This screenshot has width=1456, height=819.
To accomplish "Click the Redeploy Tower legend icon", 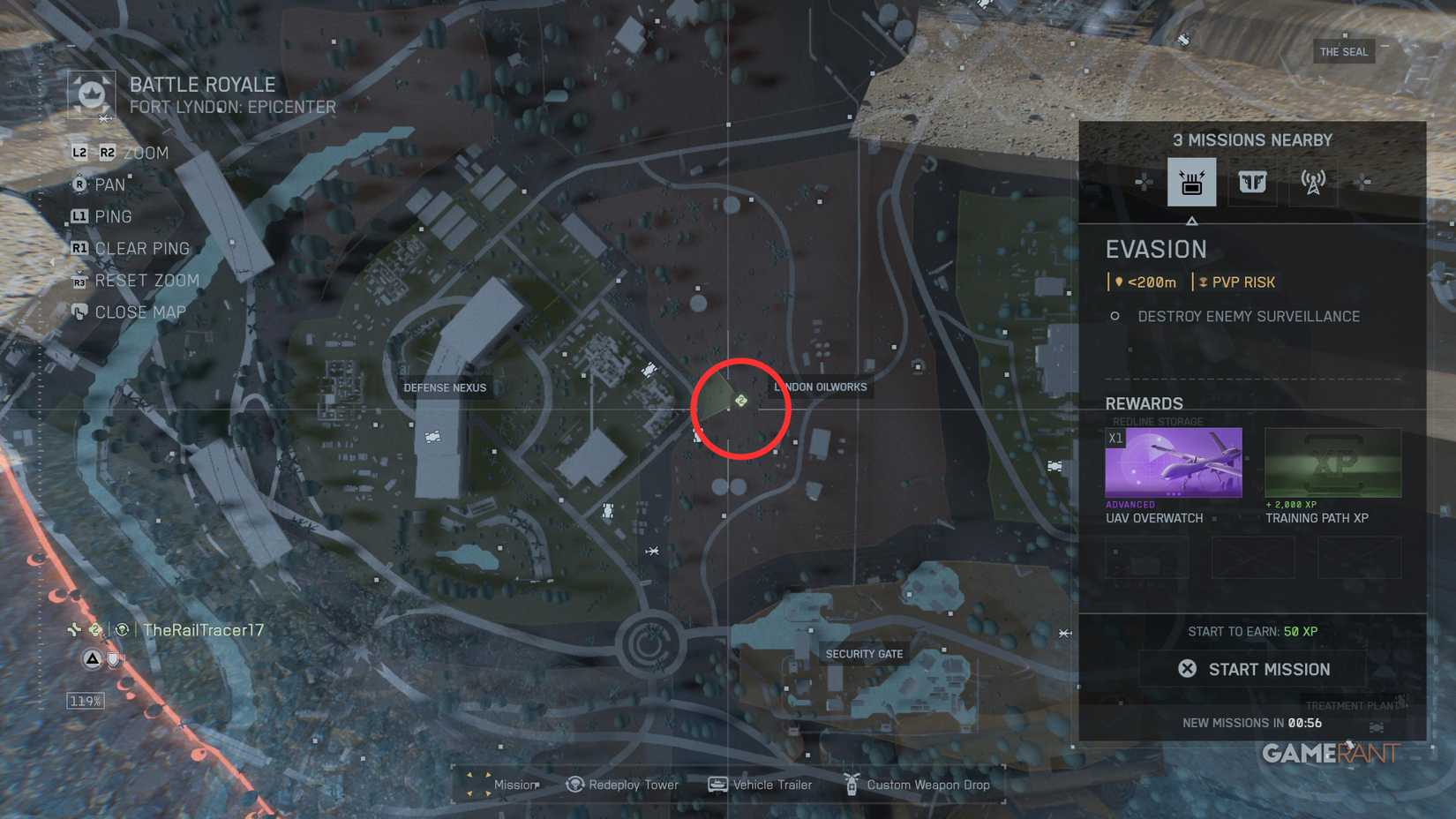I will 574,785.
